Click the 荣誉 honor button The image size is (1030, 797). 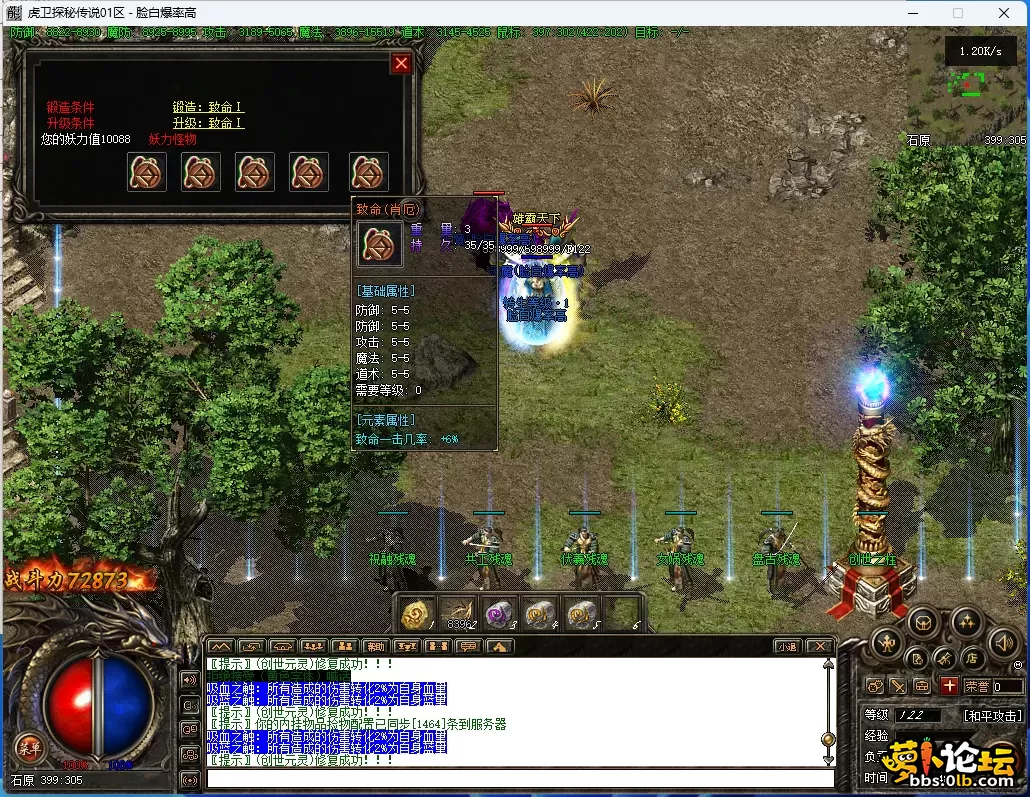coord(976,687)
